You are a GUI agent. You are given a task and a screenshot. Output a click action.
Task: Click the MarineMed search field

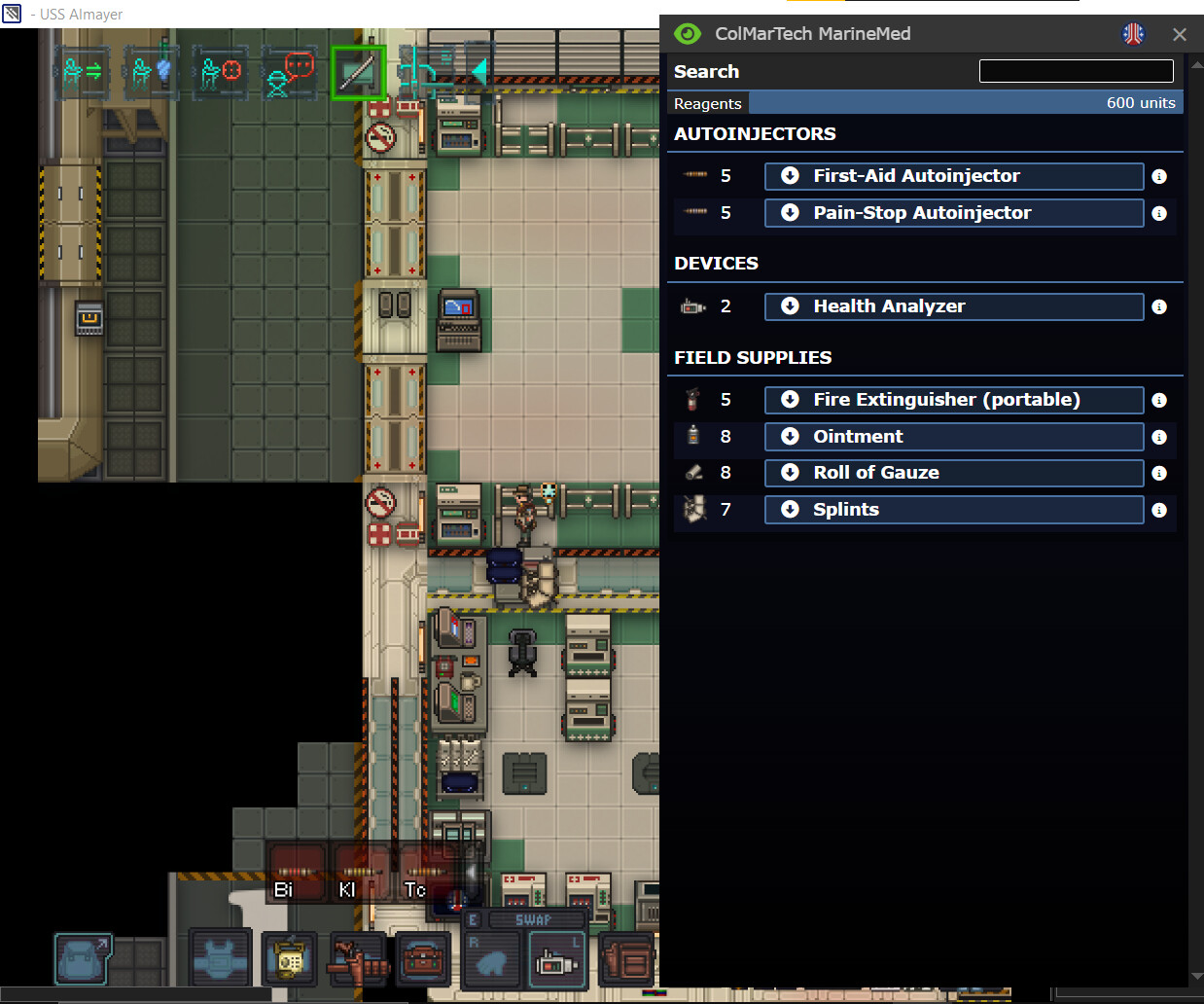point(1076,71)
